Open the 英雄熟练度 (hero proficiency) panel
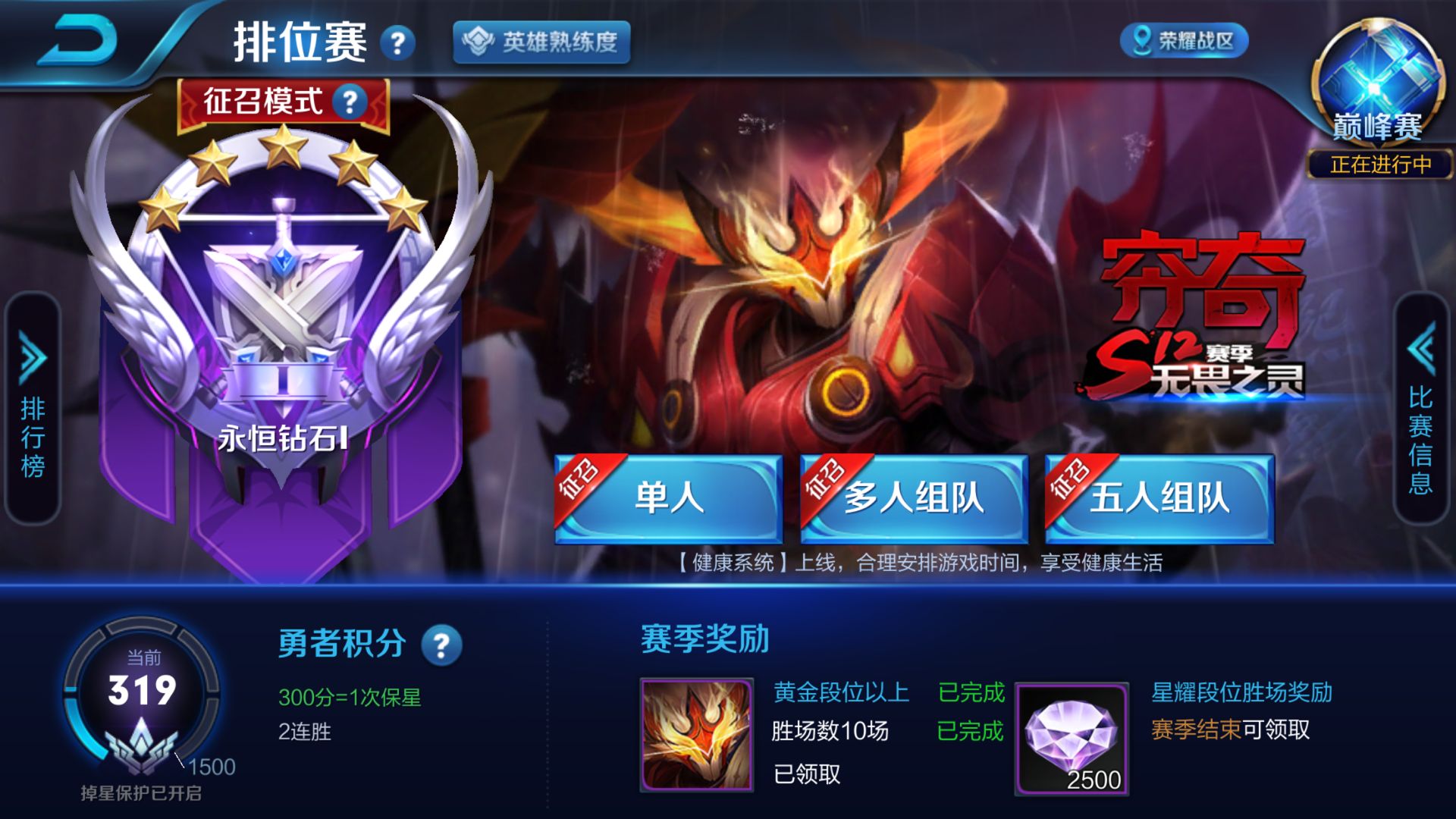 [x=540, y=44]
